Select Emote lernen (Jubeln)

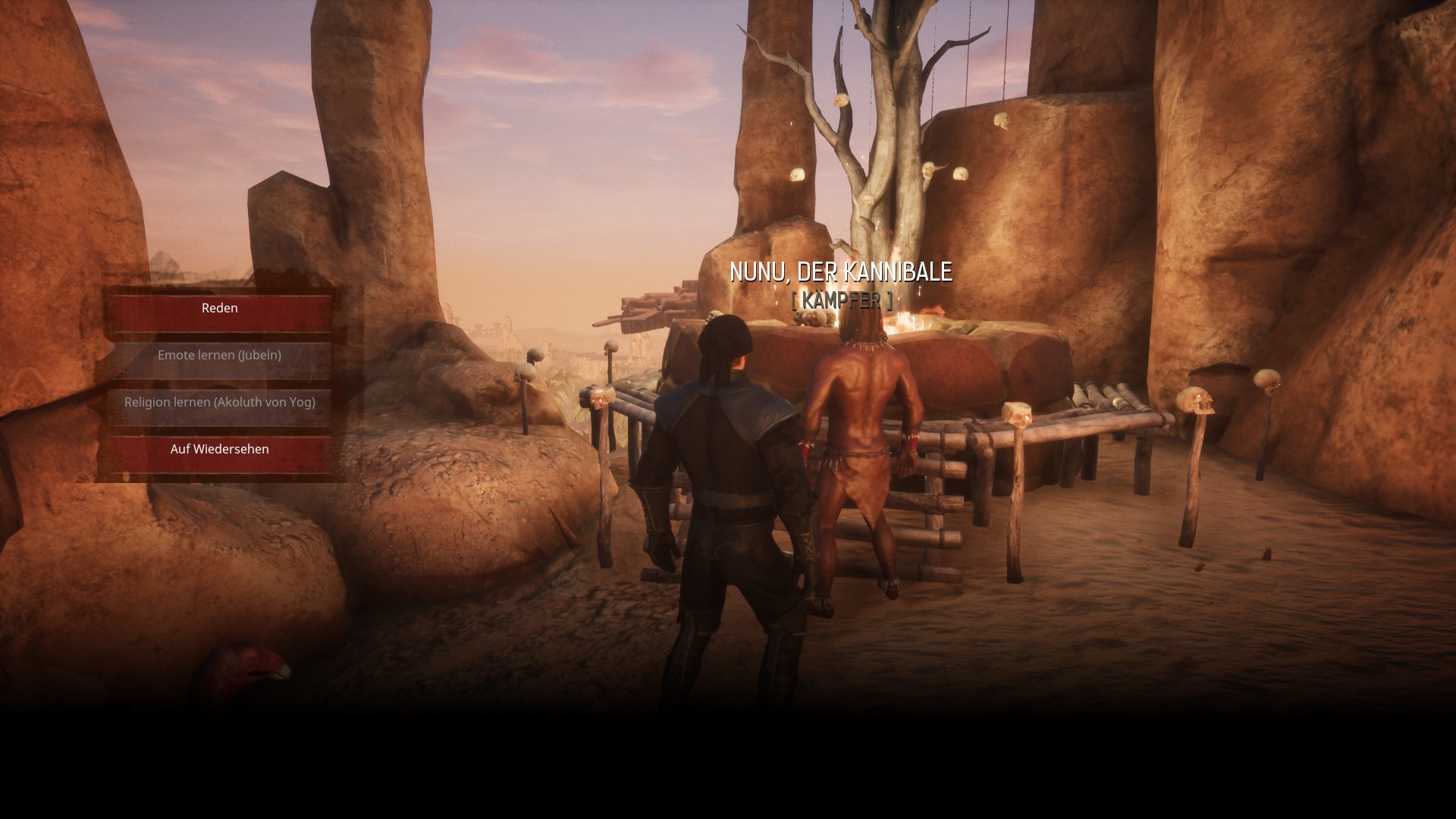(219, 356)
